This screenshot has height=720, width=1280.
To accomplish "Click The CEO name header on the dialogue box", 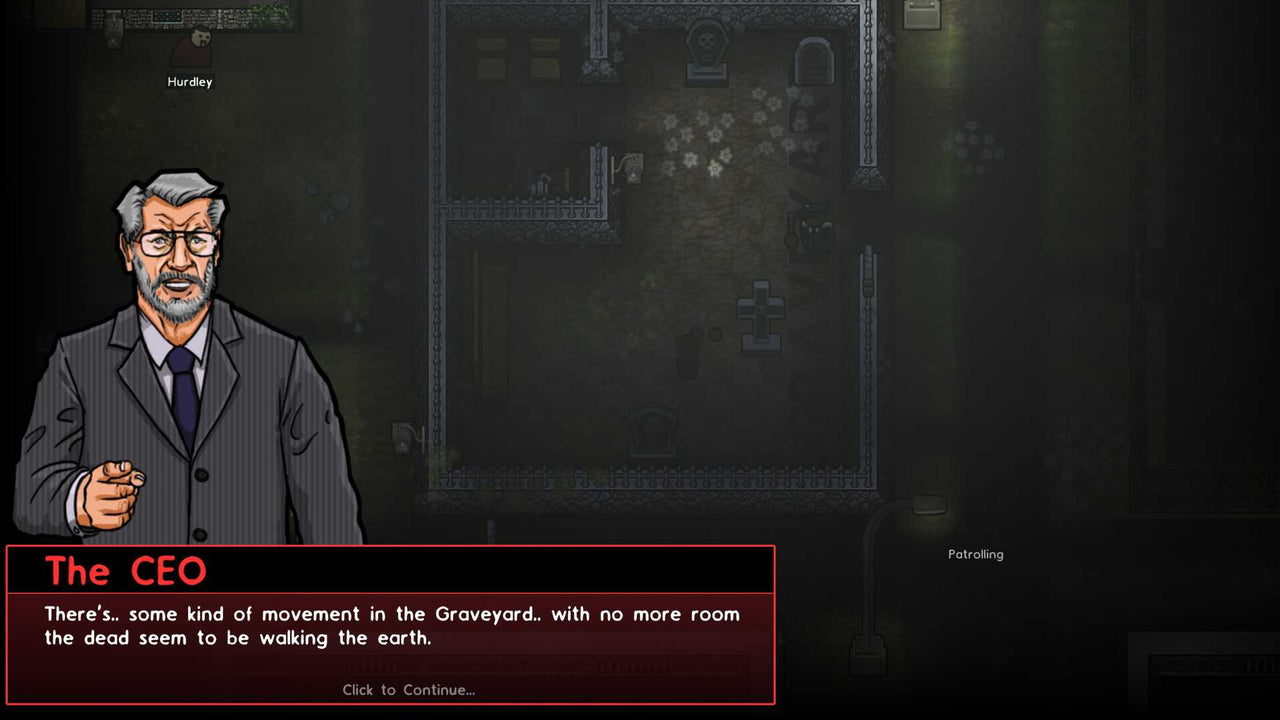I will pos(127,570).
